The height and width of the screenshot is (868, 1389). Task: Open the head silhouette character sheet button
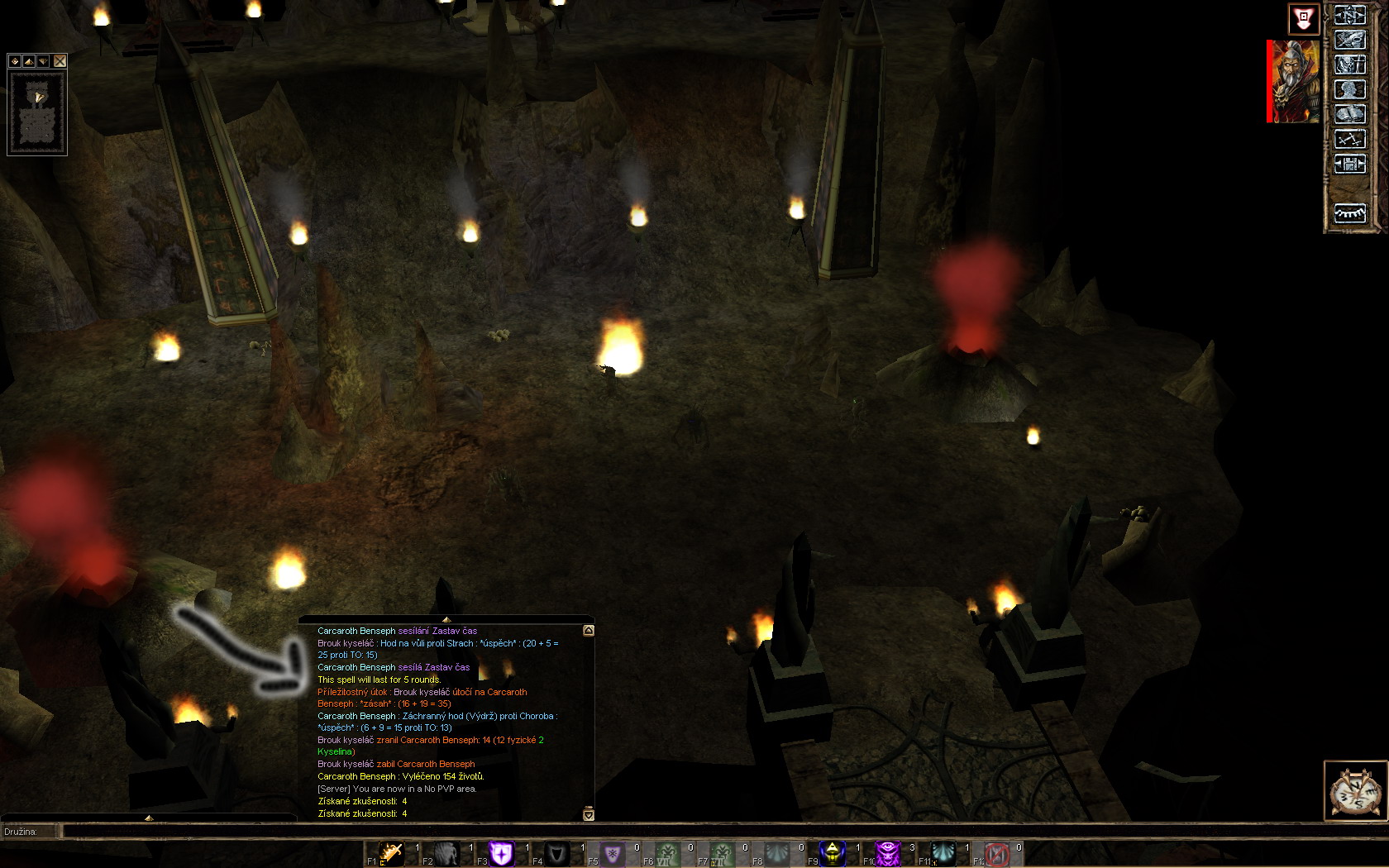1349,89
